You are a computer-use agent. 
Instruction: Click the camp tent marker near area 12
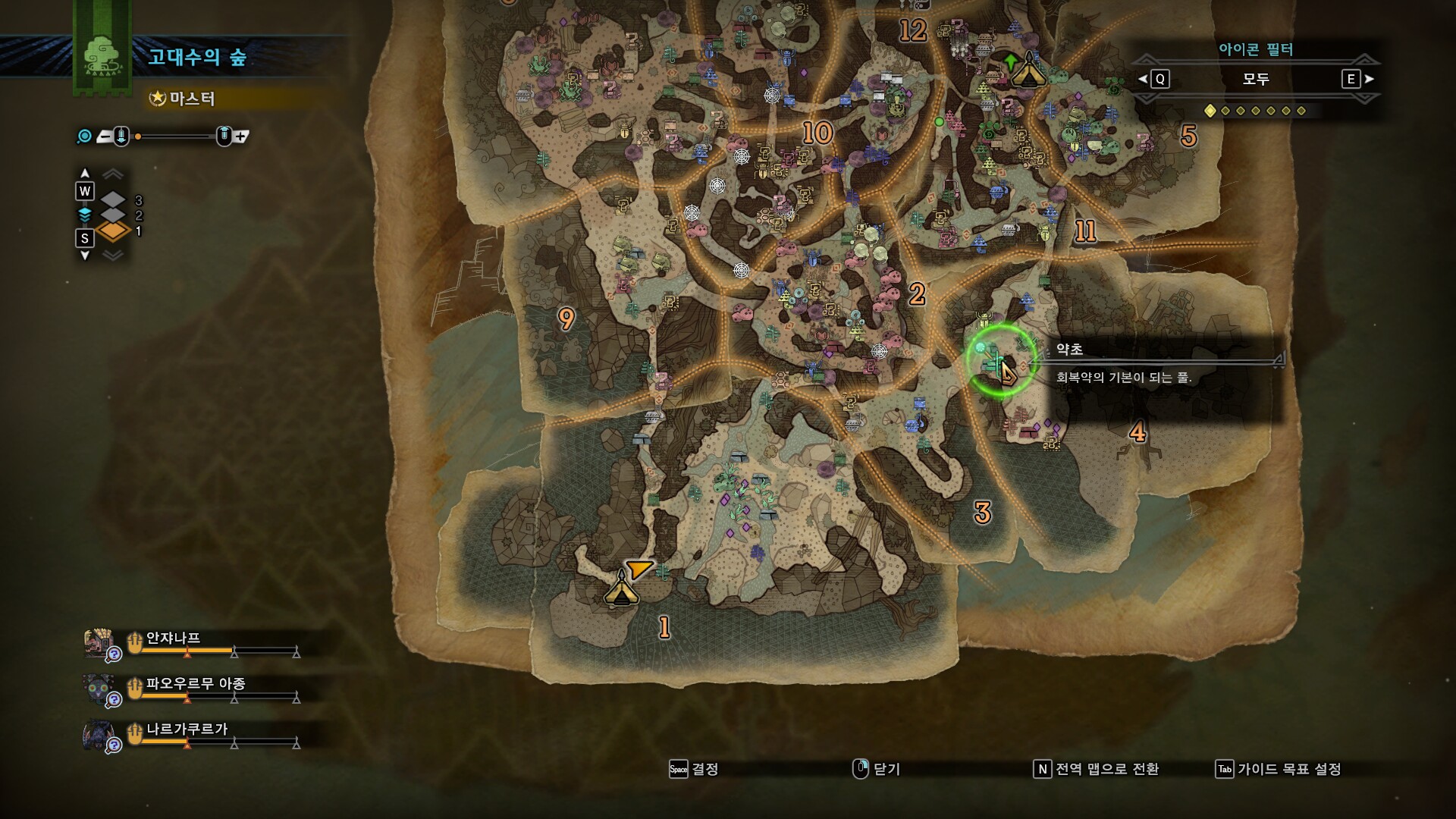pyautogui.click(x=1028, y=71)
